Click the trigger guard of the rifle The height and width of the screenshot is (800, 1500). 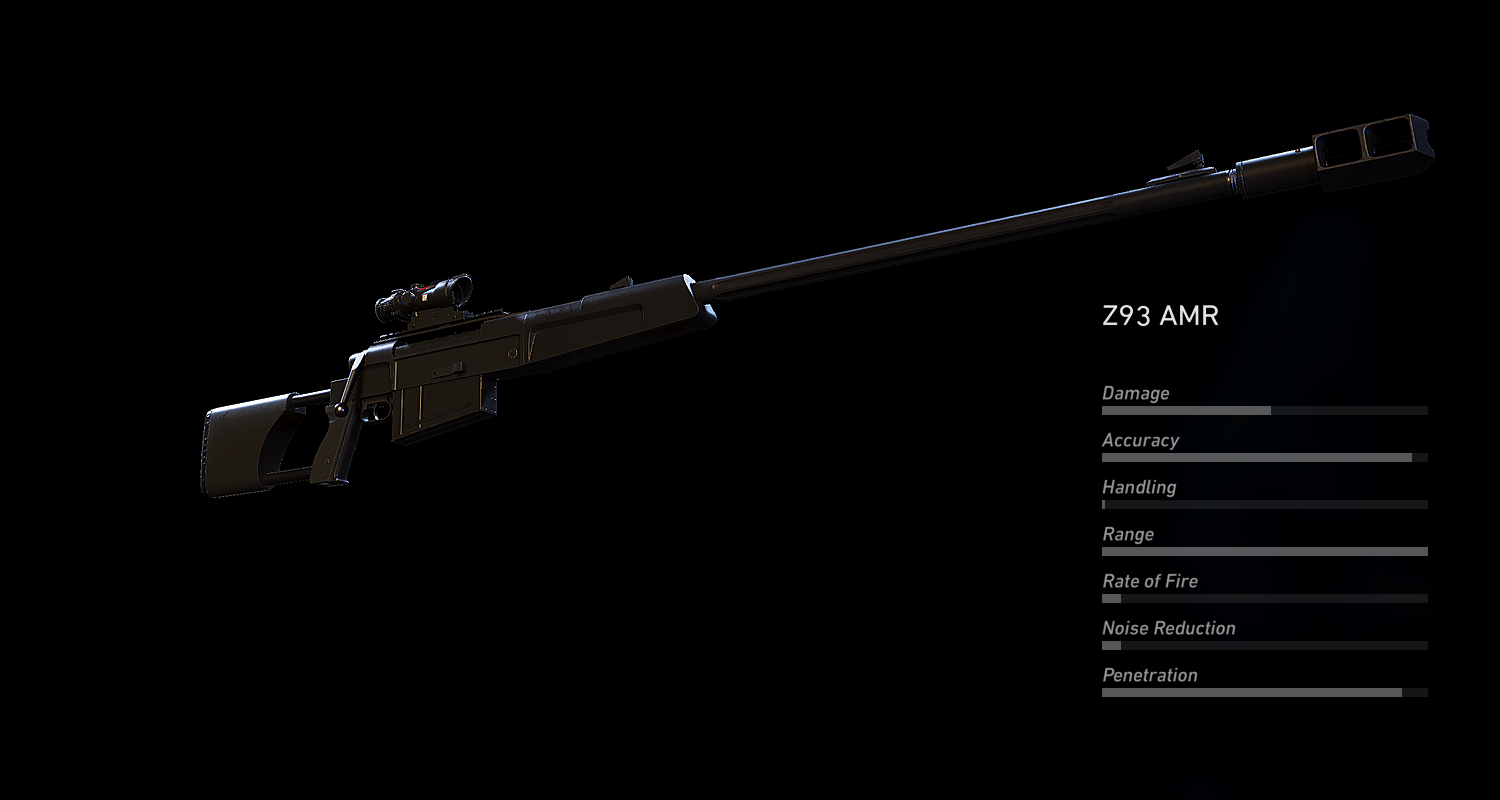378,410
